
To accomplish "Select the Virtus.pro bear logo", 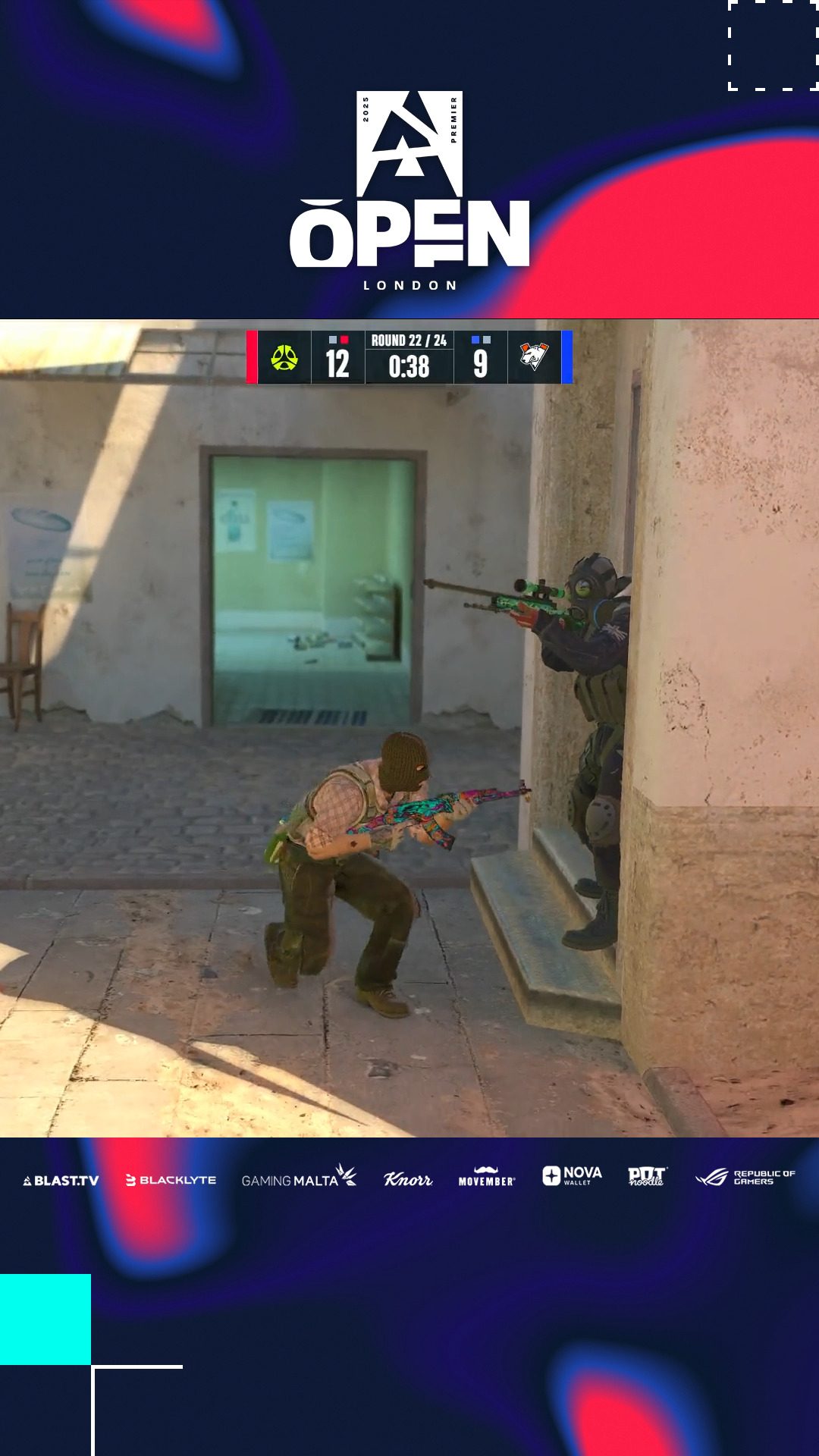I will click(x=534, y=356).
